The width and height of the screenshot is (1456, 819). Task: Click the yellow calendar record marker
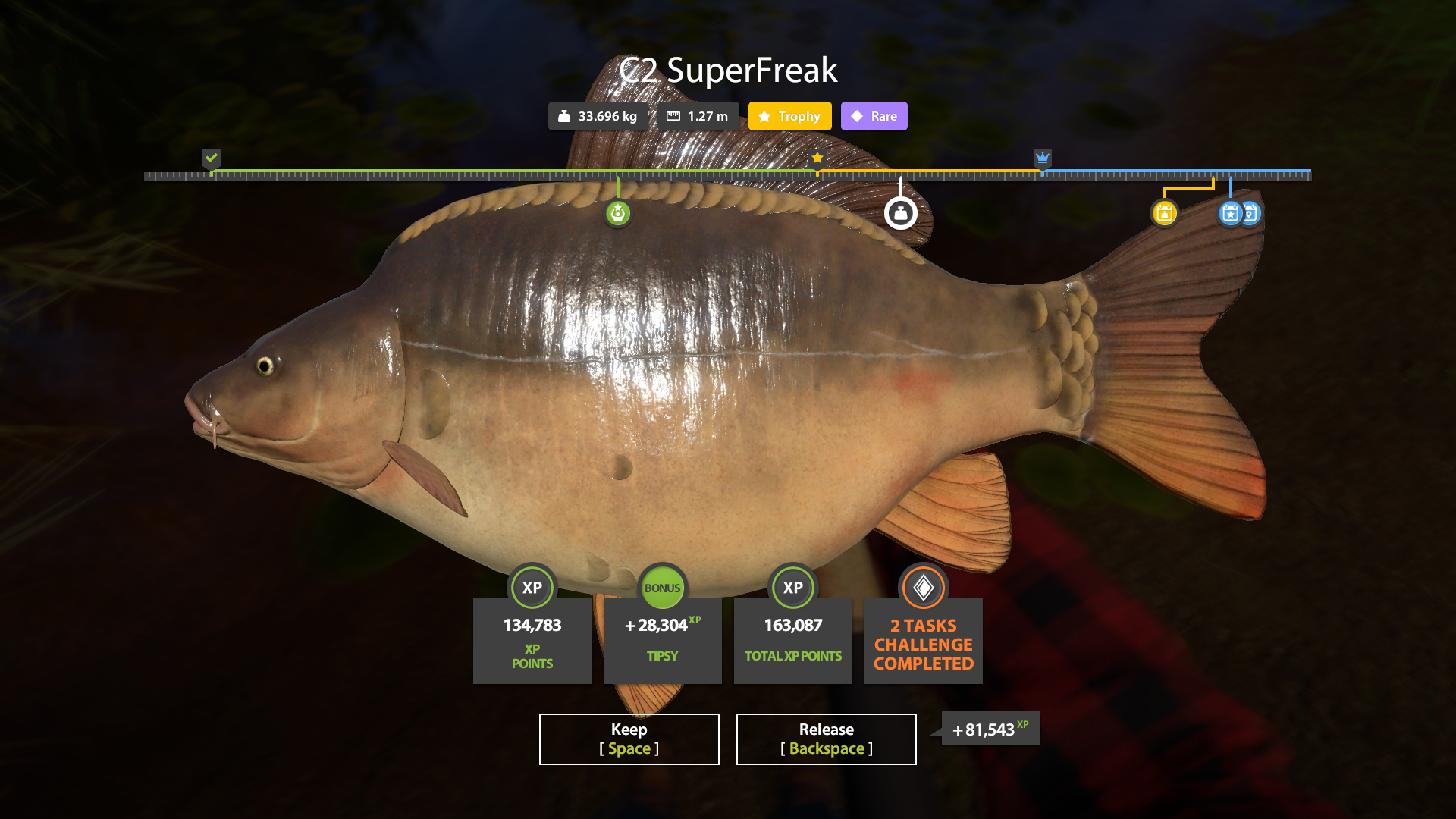tap(1164, 213)
